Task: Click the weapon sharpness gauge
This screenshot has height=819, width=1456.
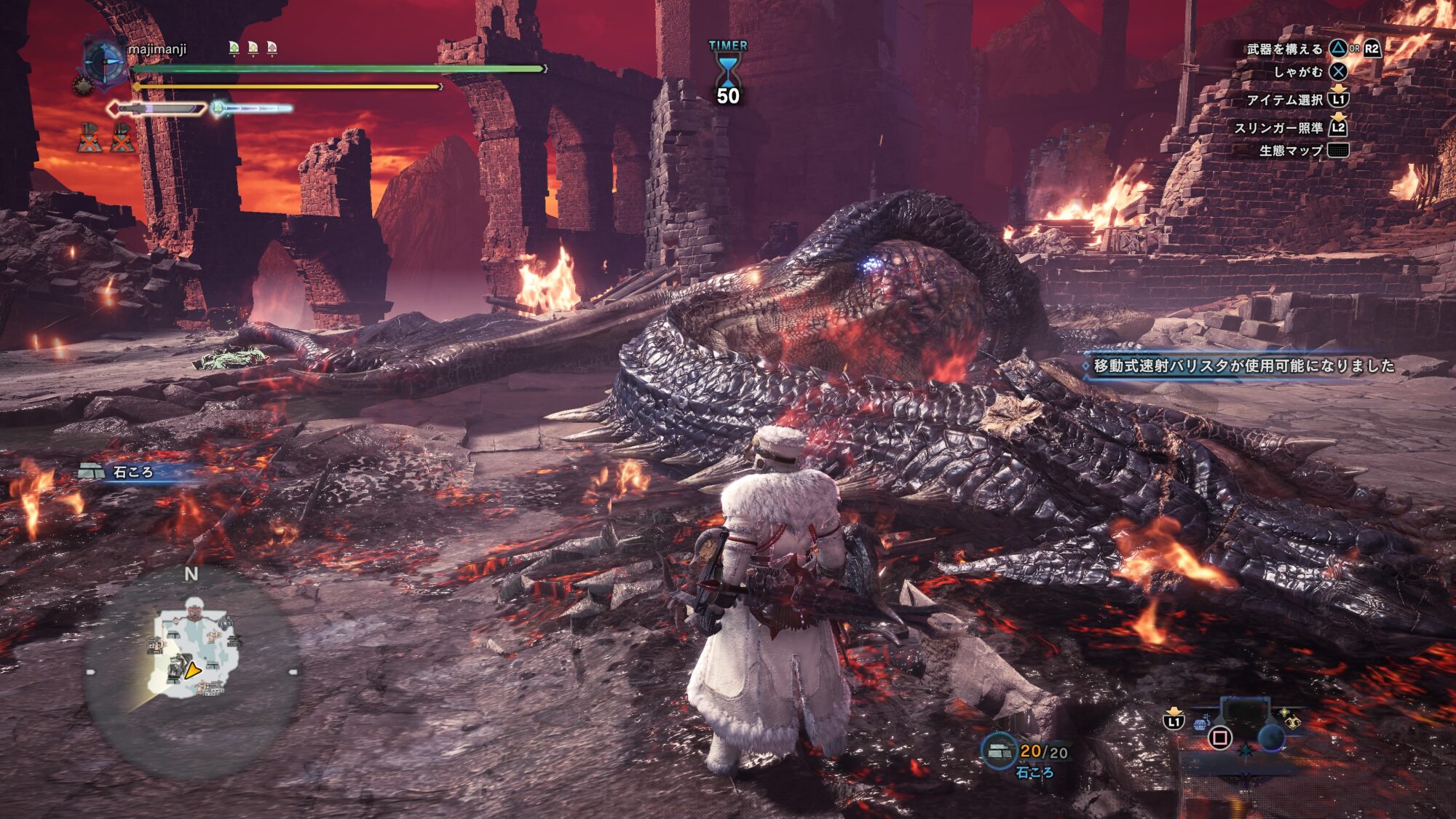Action: [x=157, y=109]
